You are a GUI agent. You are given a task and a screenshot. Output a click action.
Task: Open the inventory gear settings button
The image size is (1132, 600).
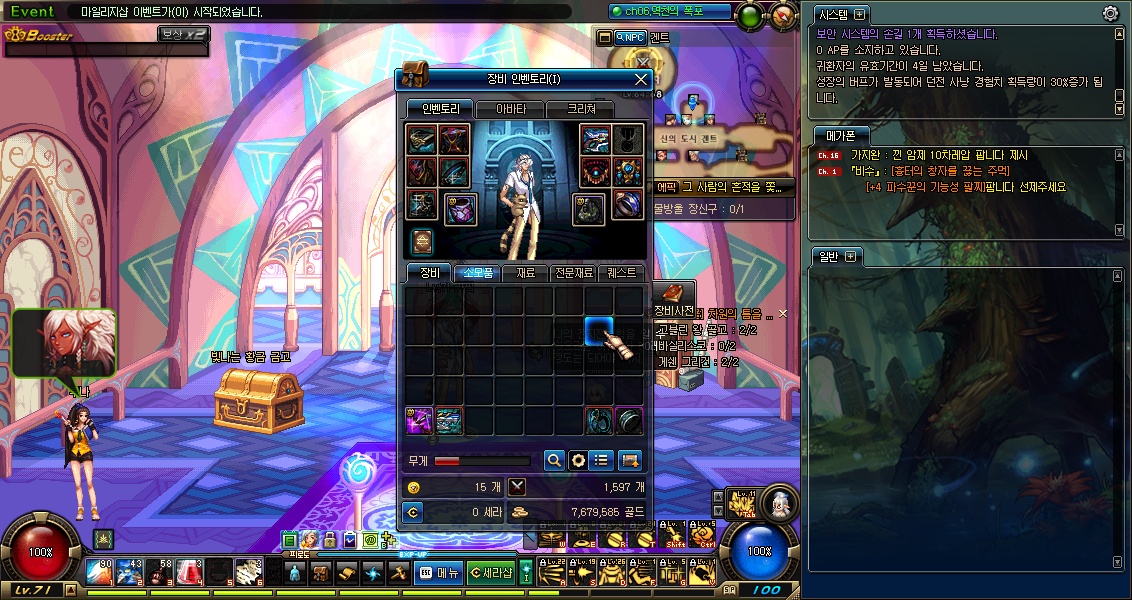577,460
